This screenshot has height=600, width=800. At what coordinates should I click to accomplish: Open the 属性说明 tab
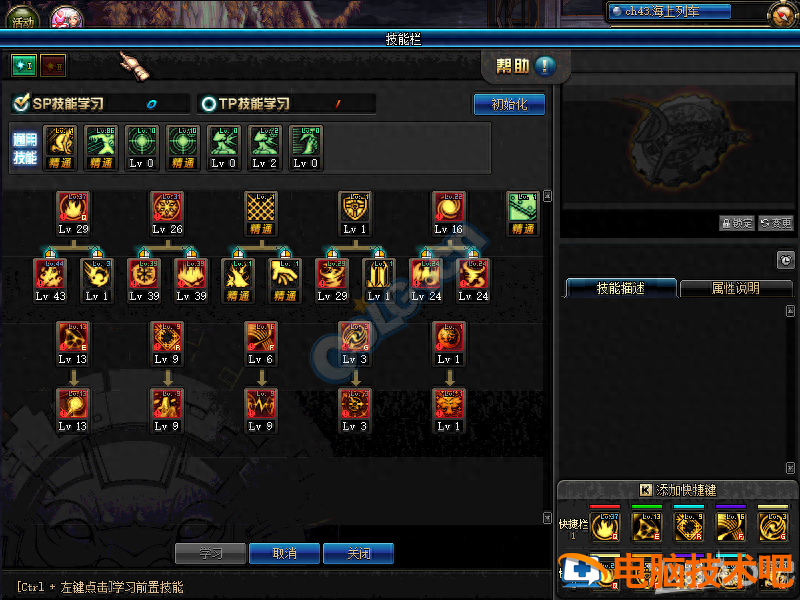[x=735, y=288]
